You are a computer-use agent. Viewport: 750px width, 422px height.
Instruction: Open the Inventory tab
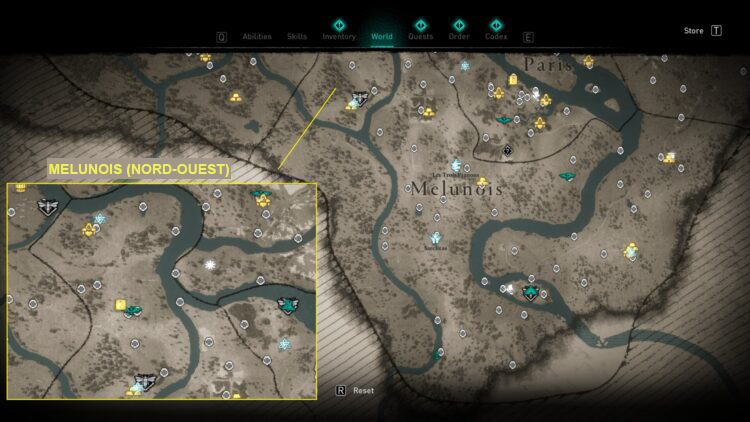[x=339, y=36]
